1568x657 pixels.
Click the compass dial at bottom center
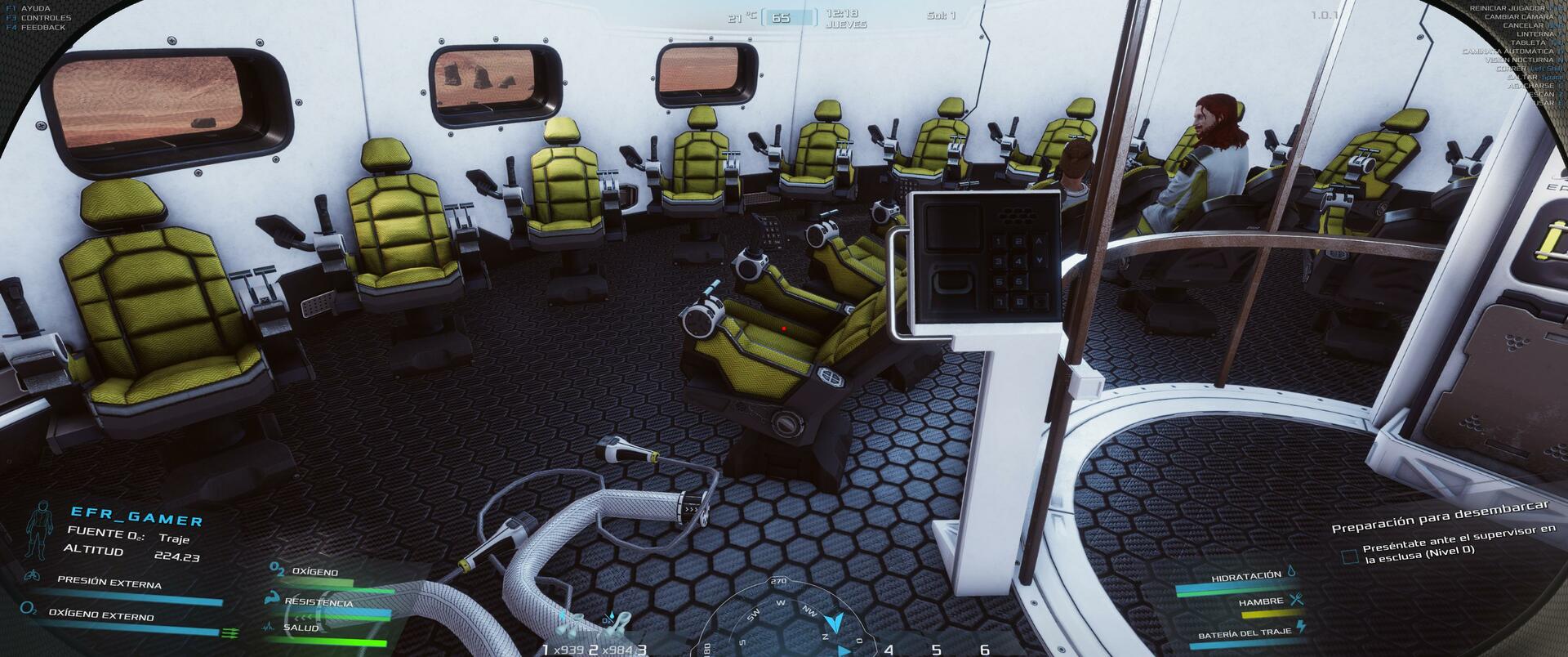point(780,619)
